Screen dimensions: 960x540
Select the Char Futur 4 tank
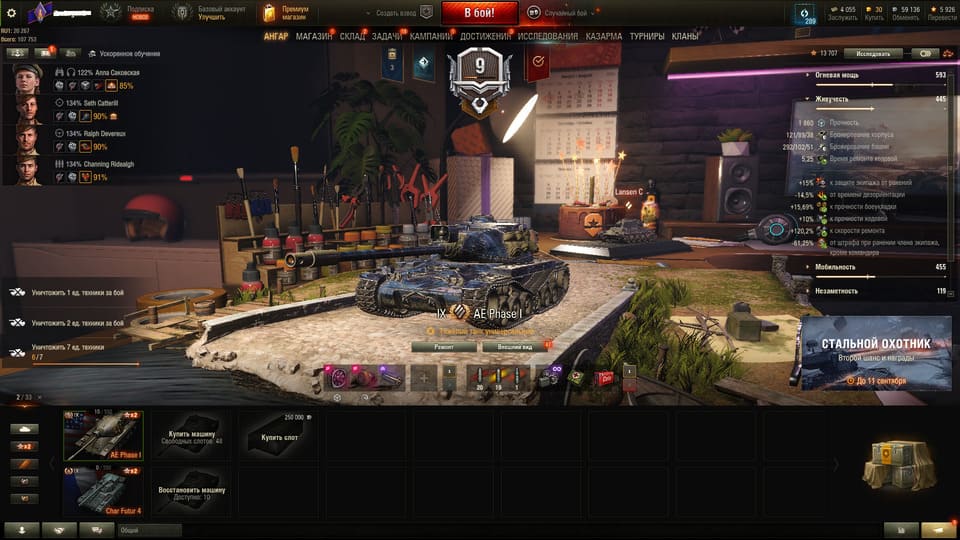pyautogui.click(x=103, y=492)
